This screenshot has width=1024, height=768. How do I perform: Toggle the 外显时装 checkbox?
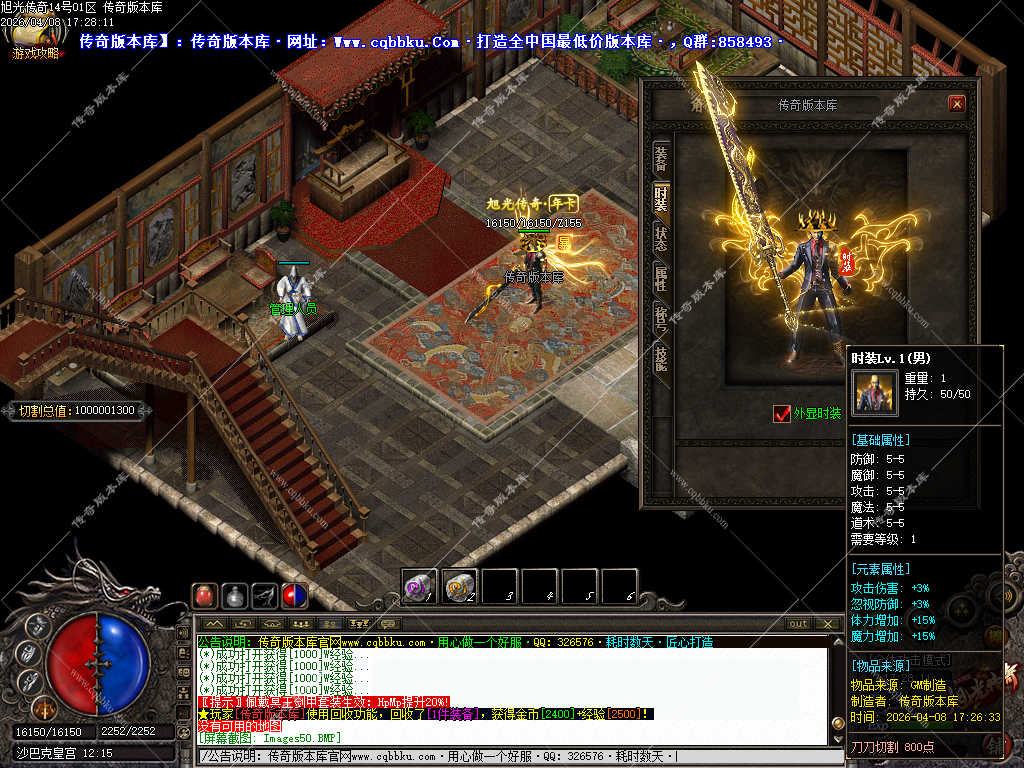[x=783, y=413]
